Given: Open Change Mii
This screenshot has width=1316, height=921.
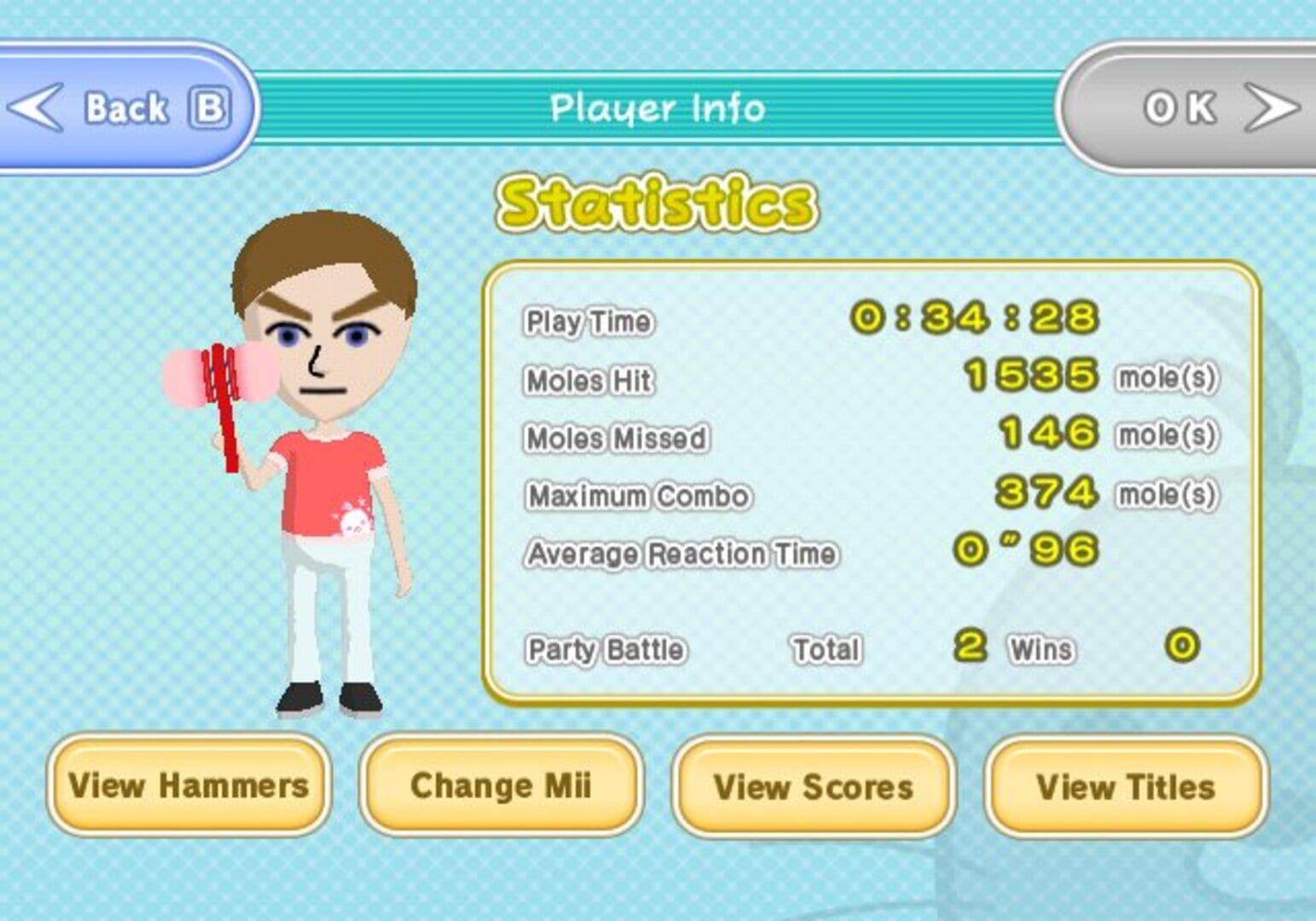Looking at the screenshot, I should tap(501, 786).
